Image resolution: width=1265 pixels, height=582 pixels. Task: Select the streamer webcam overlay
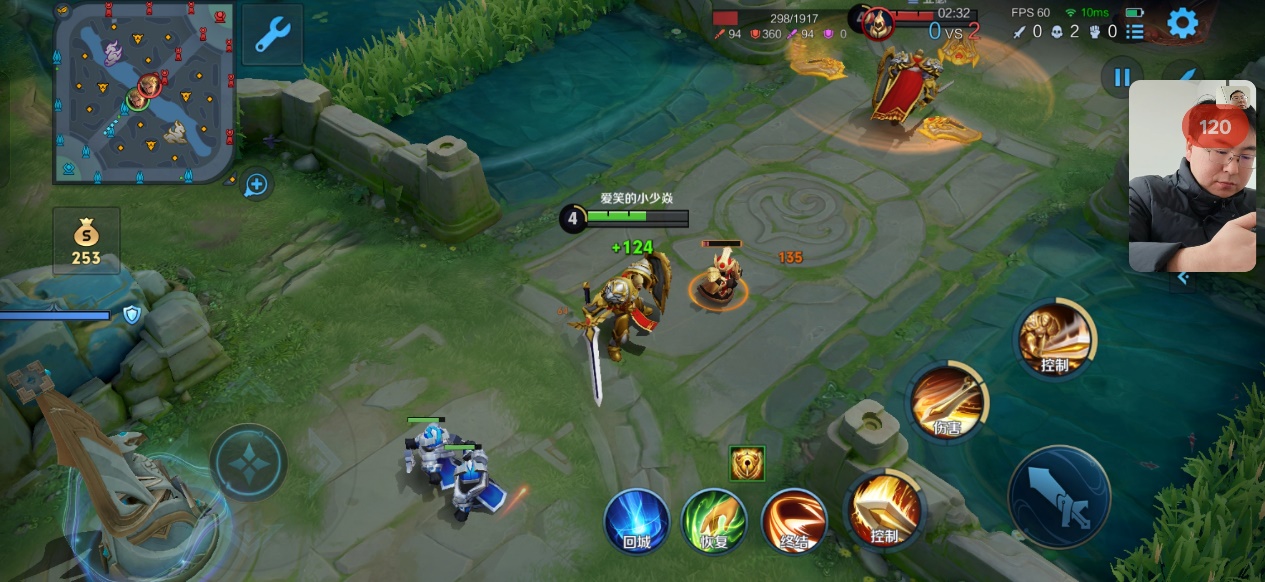tap(1192, 176)
